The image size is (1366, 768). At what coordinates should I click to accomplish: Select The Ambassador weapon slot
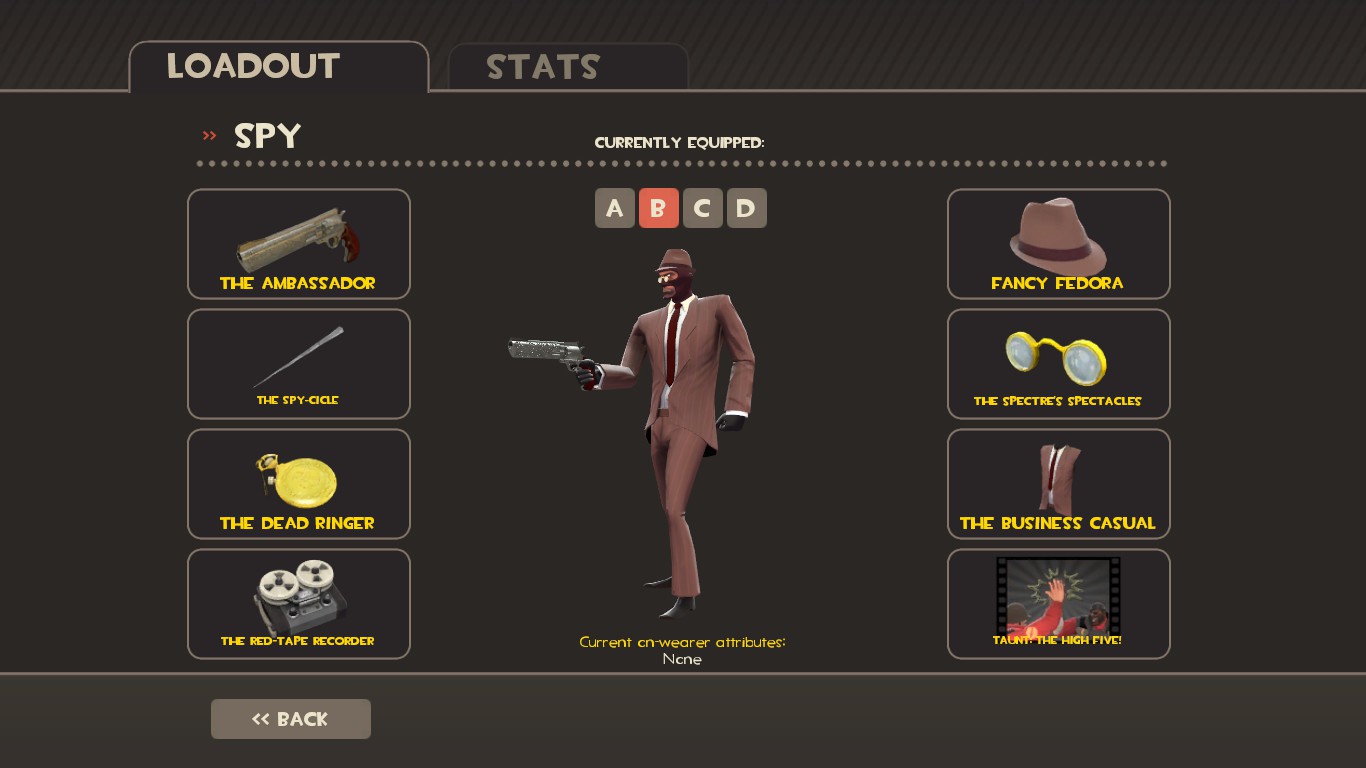[298, 244]
